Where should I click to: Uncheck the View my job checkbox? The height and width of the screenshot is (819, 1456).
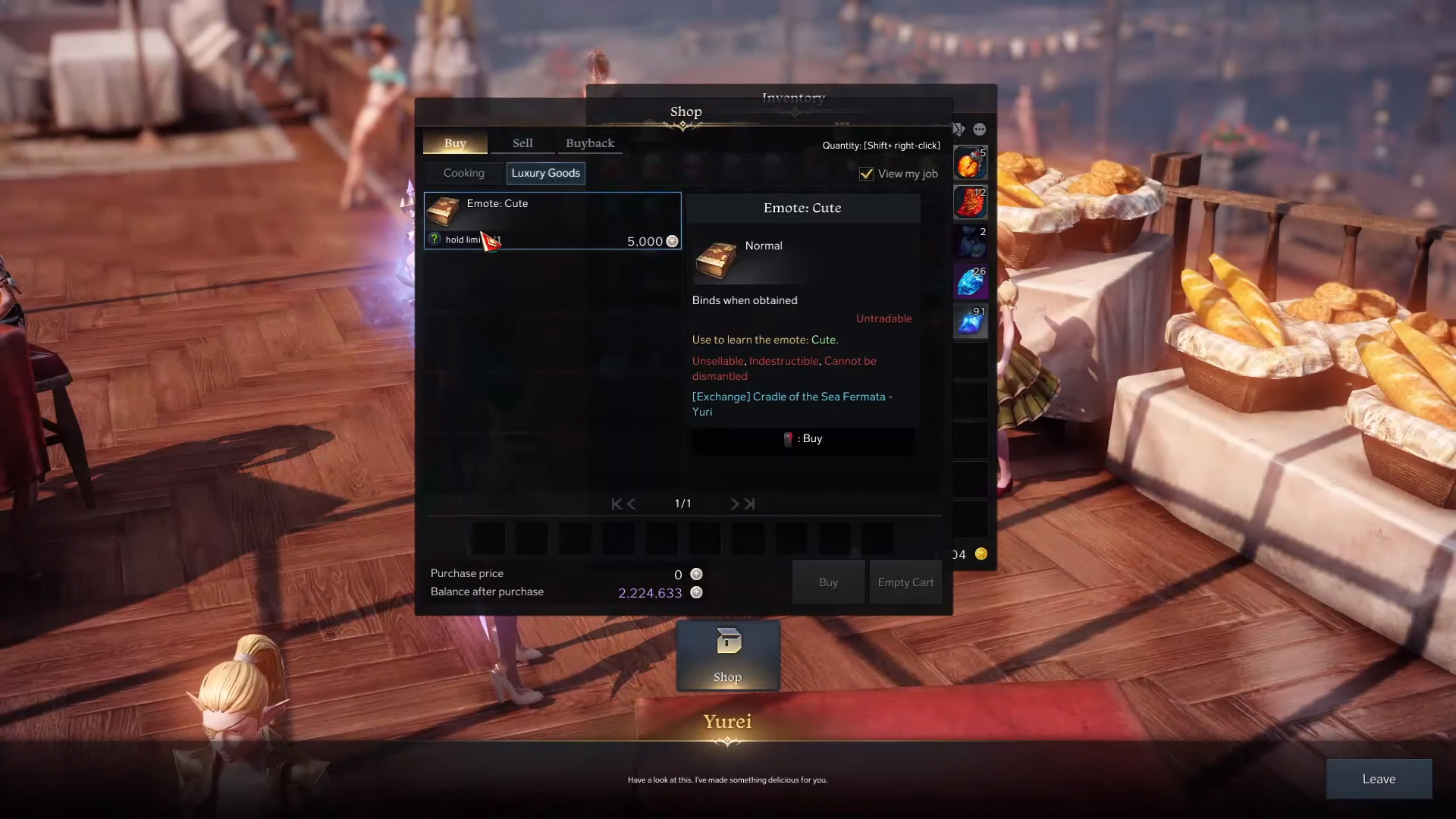[x=866, y=174]
